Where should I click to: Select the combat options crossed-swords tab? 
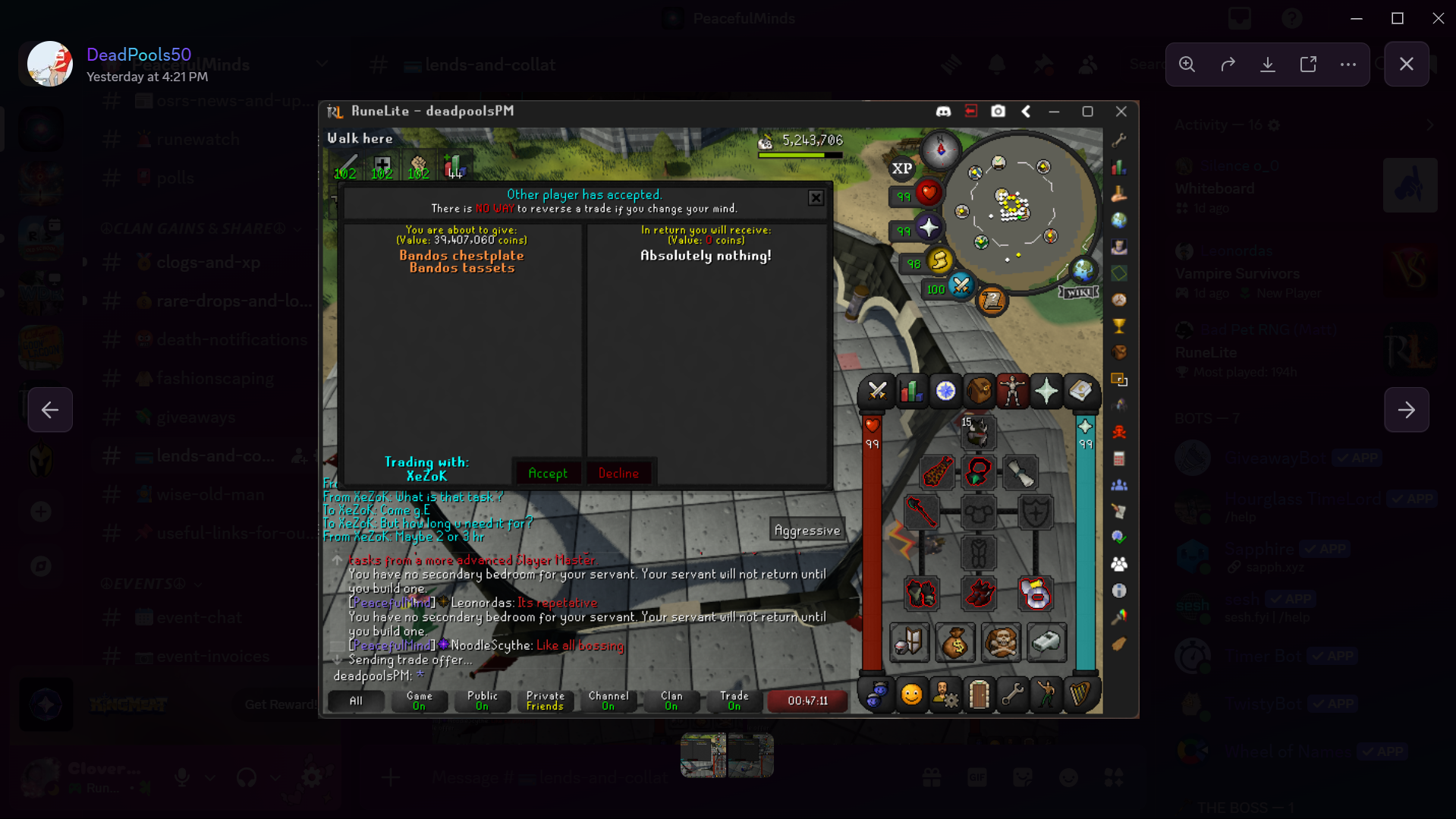coord(878,391)
